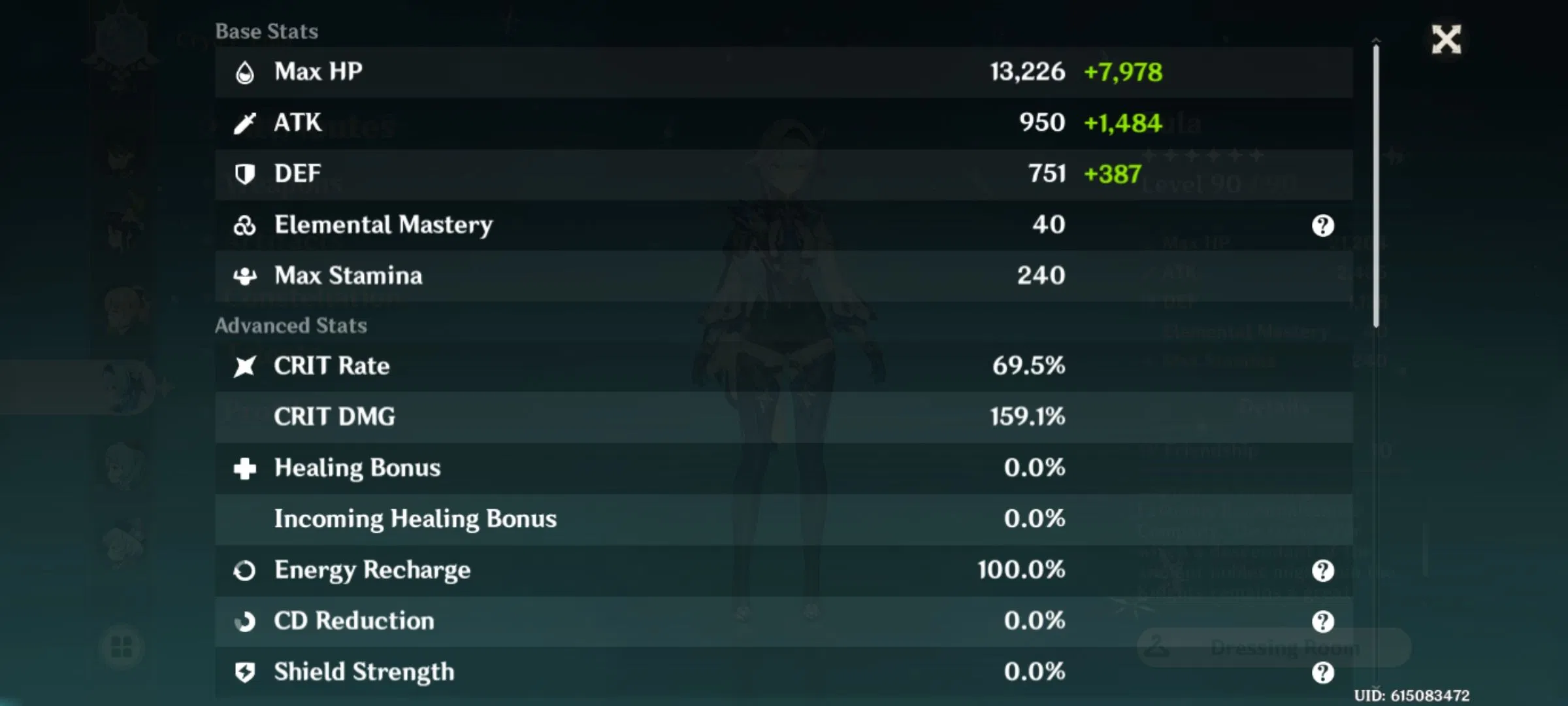The height and width of the screenshot is (706, 1568).
Task: Click the Healing Bonus plus icon
Action: [x=245, y=468]
